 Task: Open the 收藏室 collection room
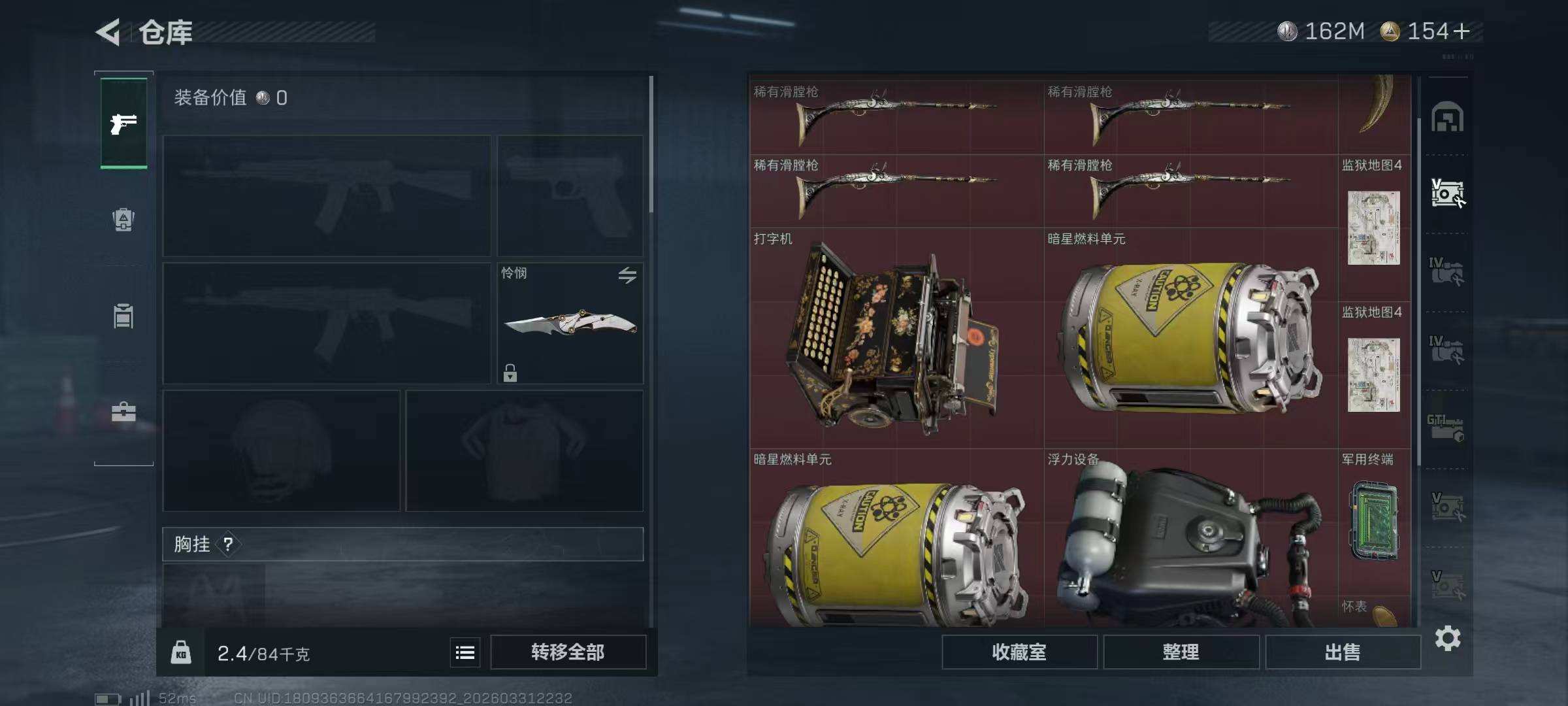click(1019, 652)
